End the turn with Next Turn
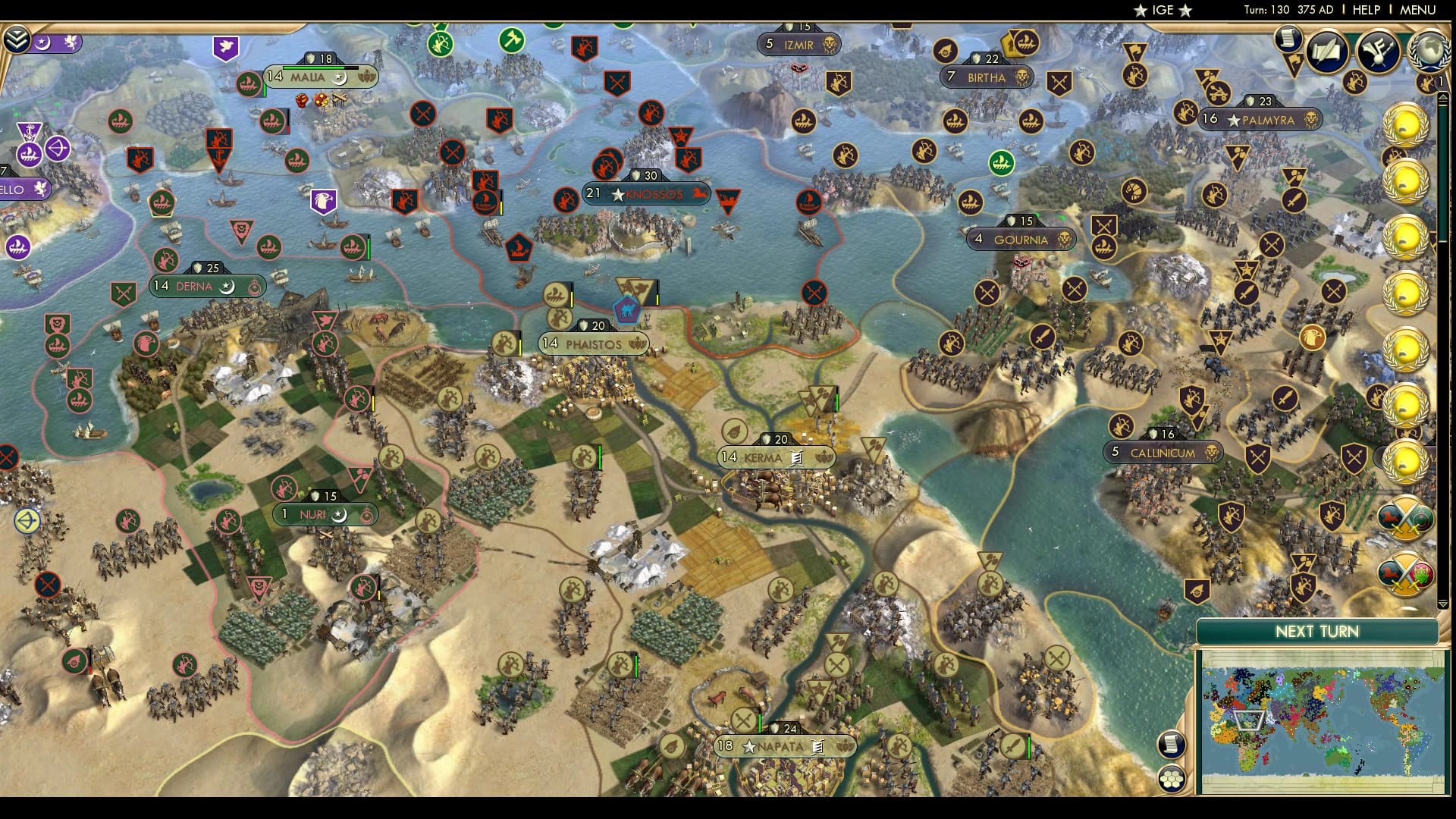 1316,632
